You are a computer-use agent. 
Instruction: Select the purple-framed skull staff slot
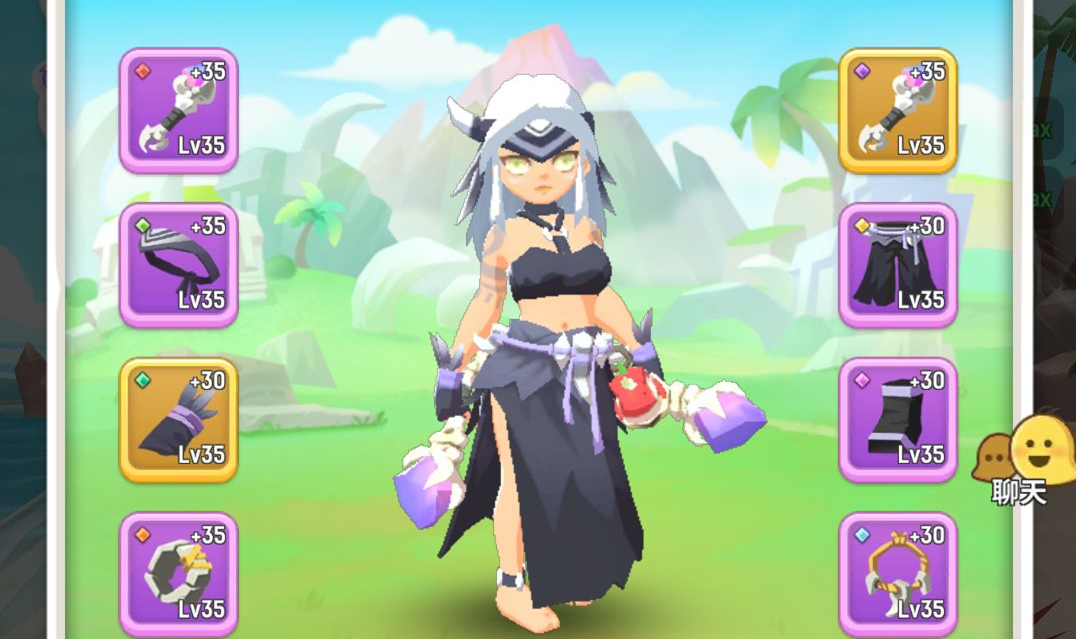coord(178,111)
